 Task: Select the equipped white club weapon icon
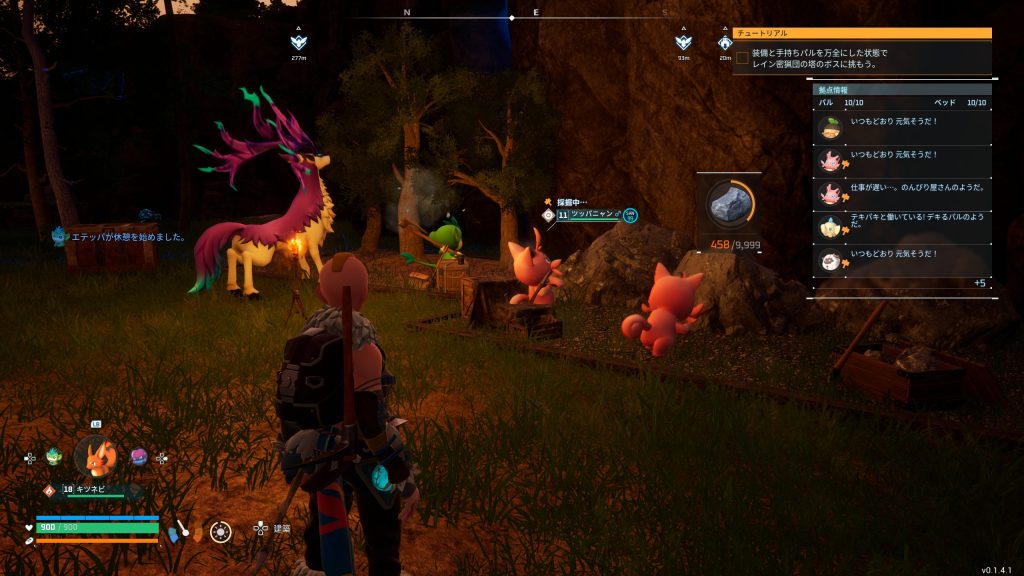[x=183, y=530]
